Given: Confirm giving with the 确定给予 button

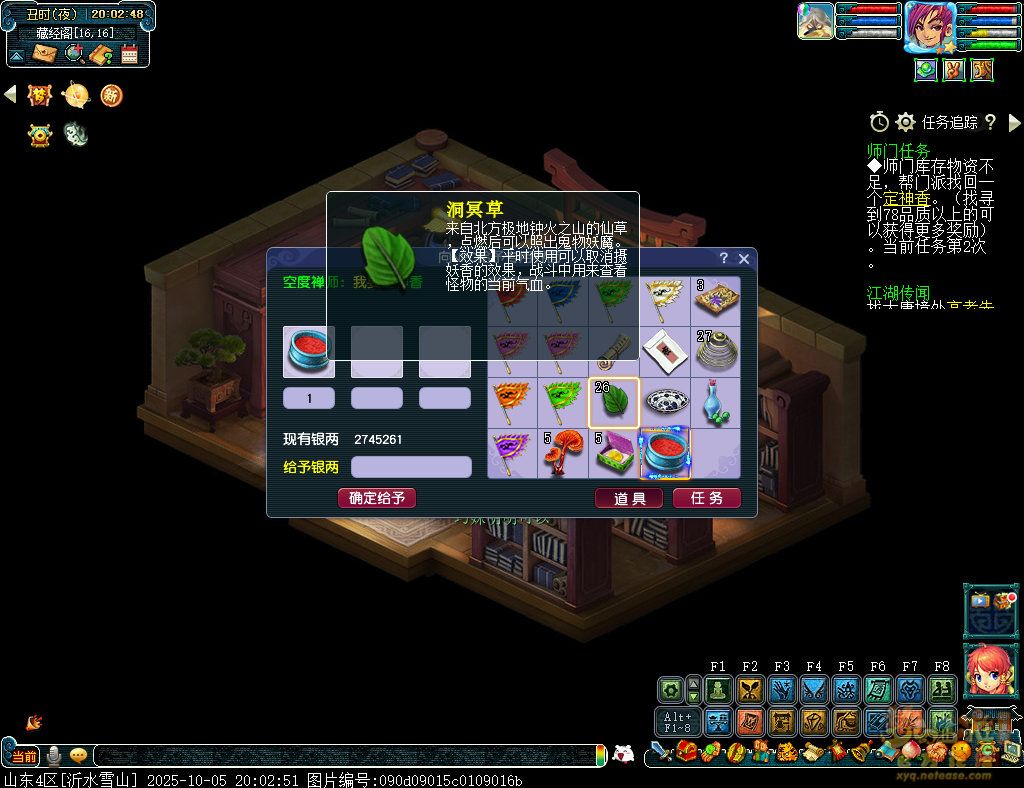Looking at the screenshot, I should (x=377, y=498).
